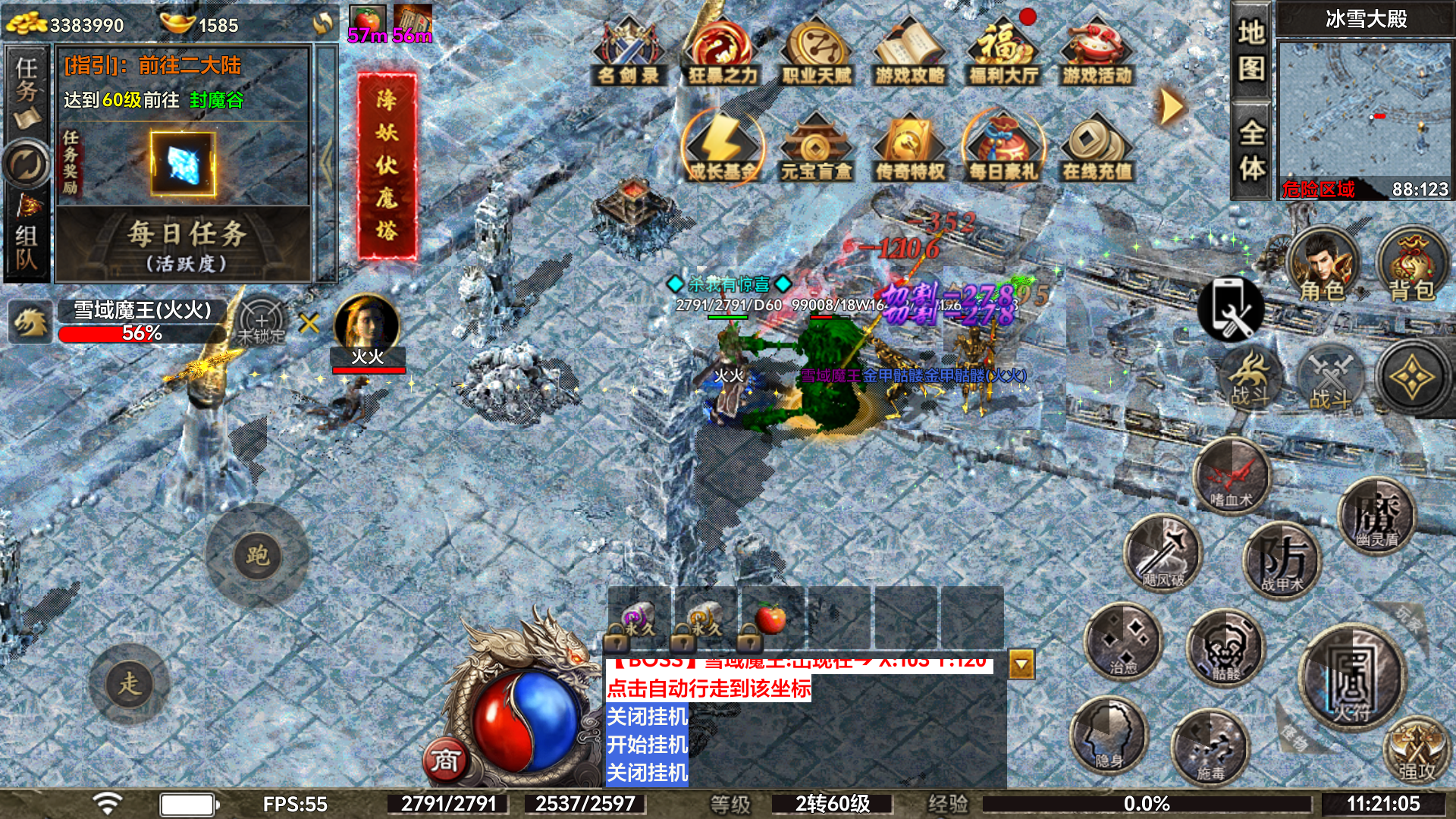The image size is (1456, 819).
Task: Enter the 降妖伏魔塔 tower event
Action: point(387,165)
